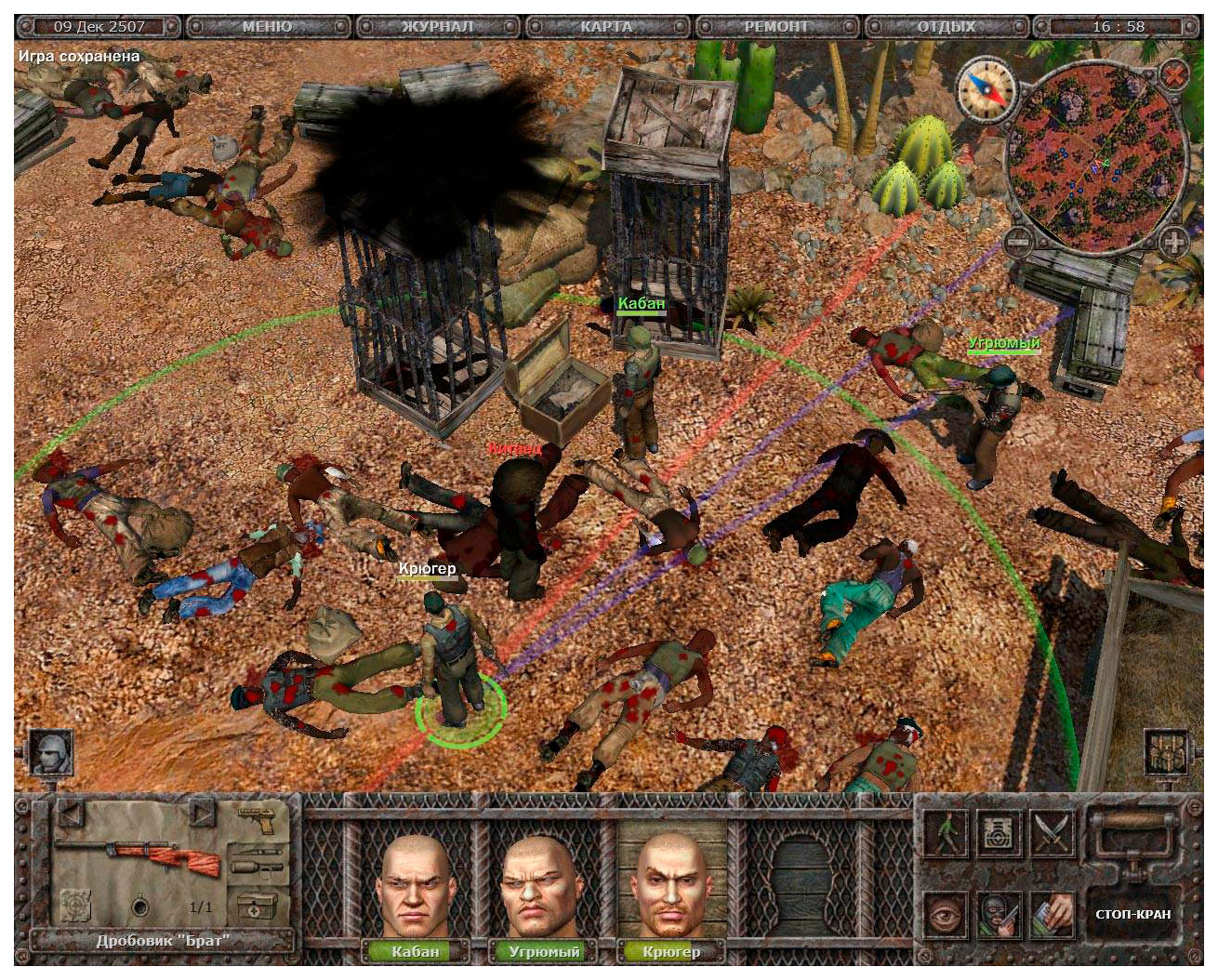Zoom out the minimap with minus button

click(x=1019, y=243)
